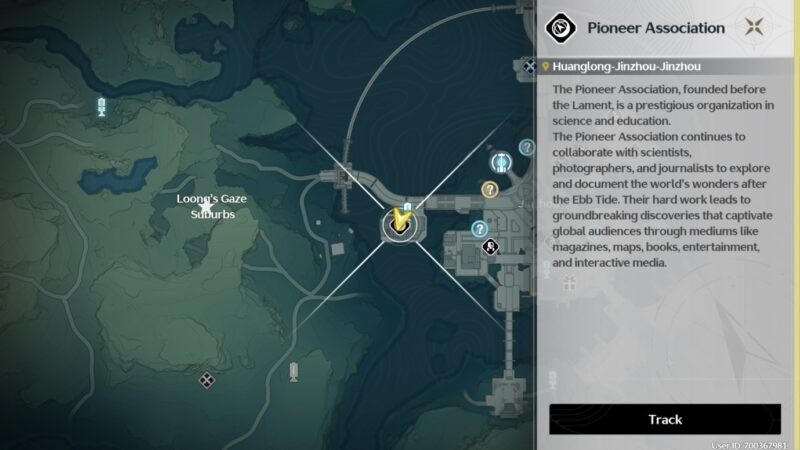
Task: Click the grey beacon marker at the bottom of the map
Action: pyautogui.click(x=294, y=372)
